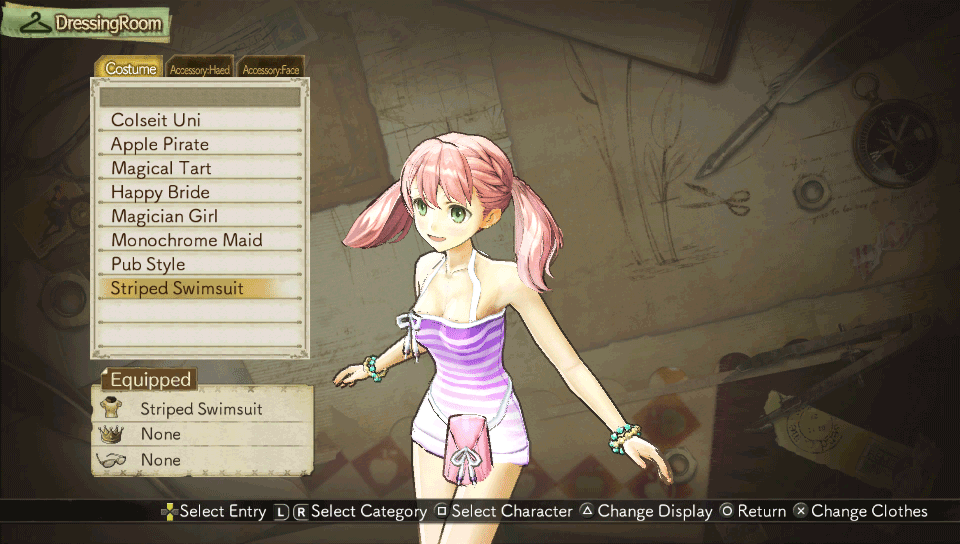Select the equipped head accessory slot with crown icon

point(201,434)
